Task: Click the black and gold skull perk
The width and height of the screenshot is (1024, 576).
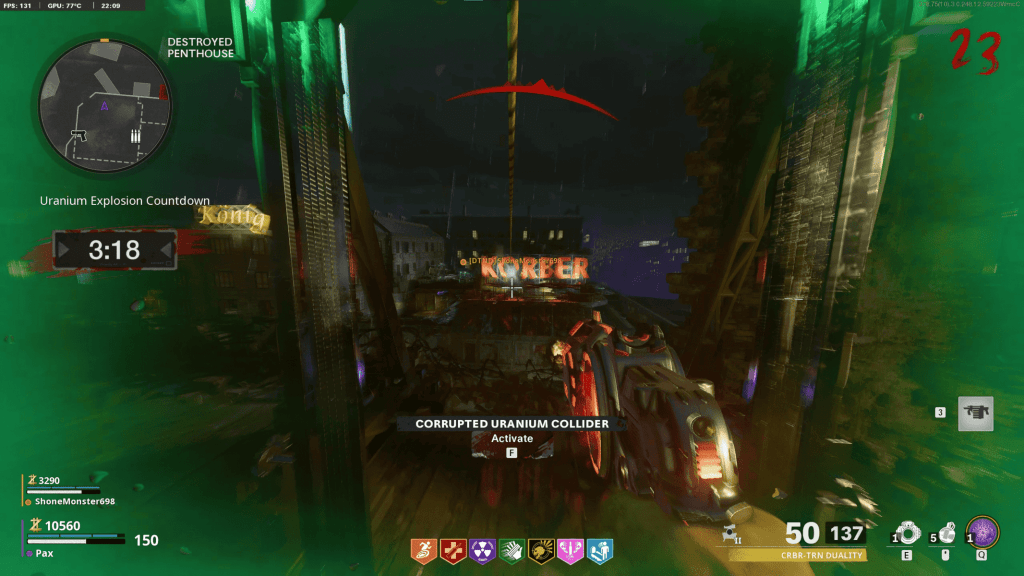Action: pyautogui.click(x=541, y=550)
